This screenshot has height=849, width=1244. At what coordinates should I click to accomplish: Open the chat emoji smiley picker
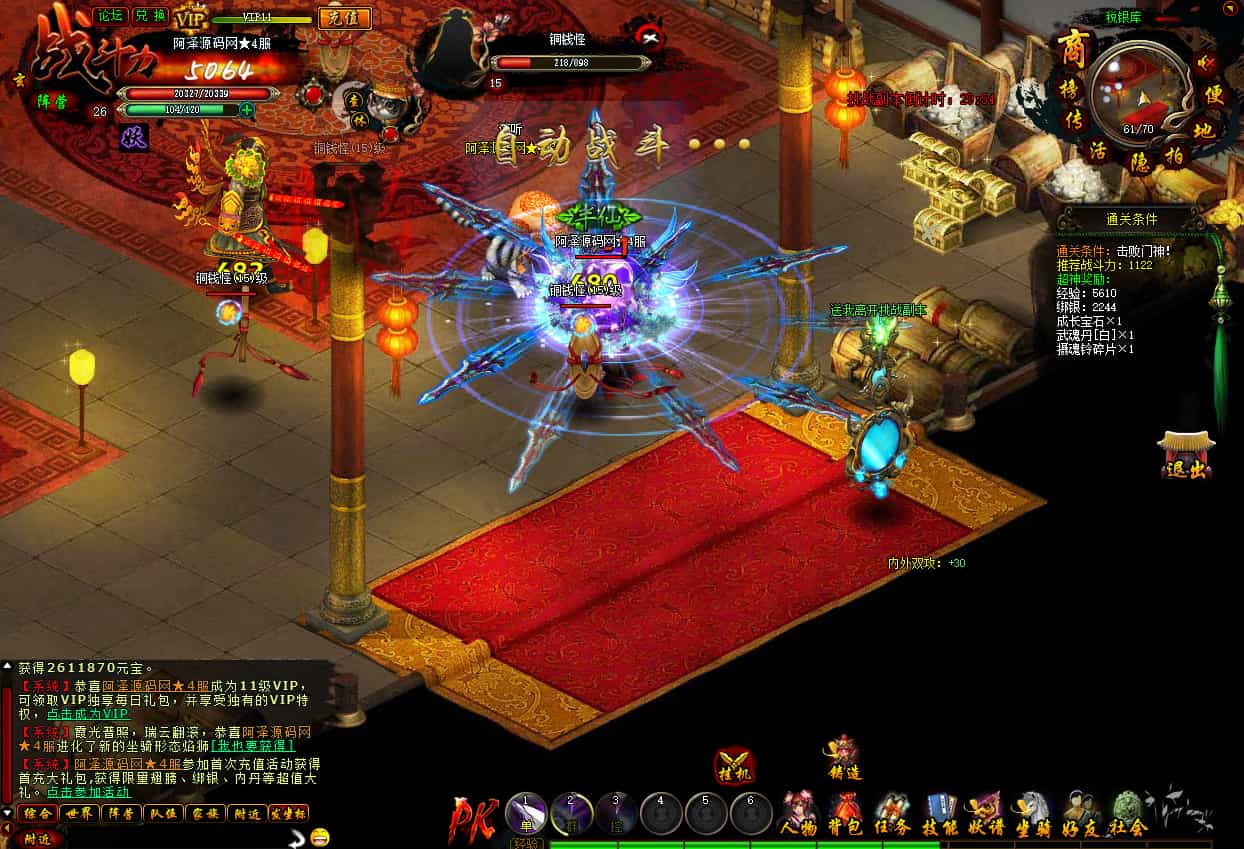(320, 836)
